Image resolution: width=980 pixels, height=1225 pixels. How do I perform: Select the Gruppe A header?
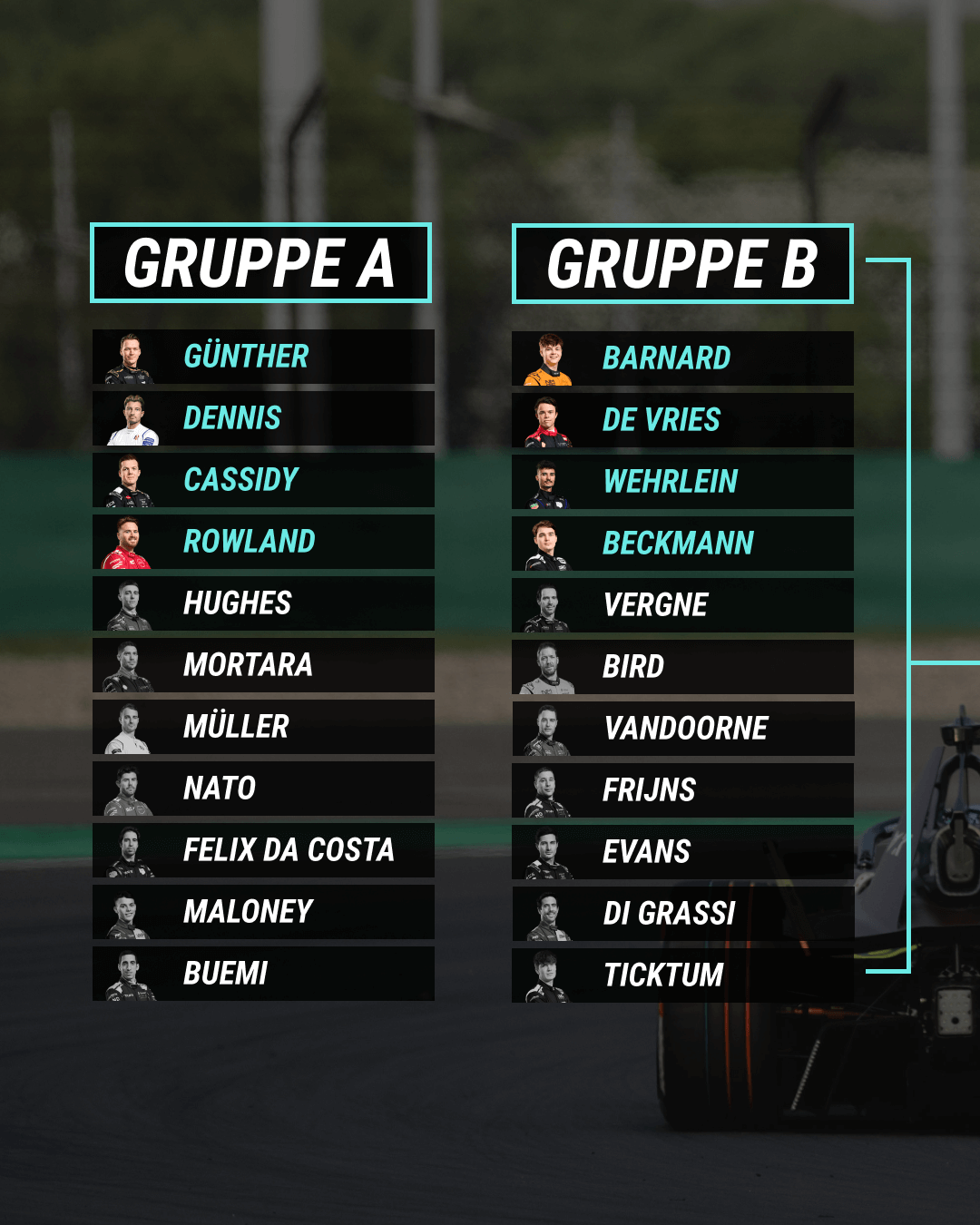tap(260, 263)
